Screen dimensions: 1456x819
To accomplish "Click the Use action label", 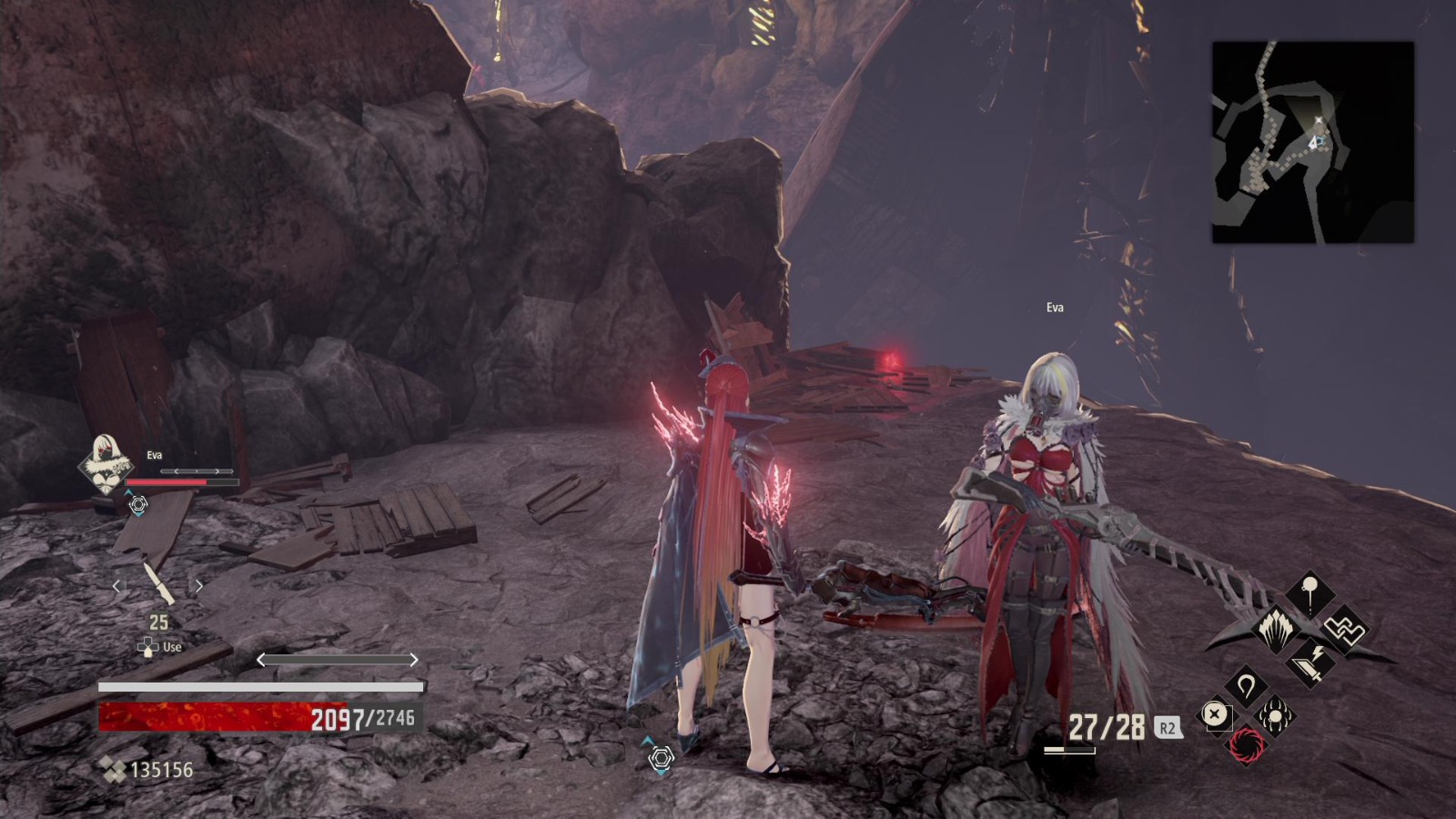I will (171, 646).
